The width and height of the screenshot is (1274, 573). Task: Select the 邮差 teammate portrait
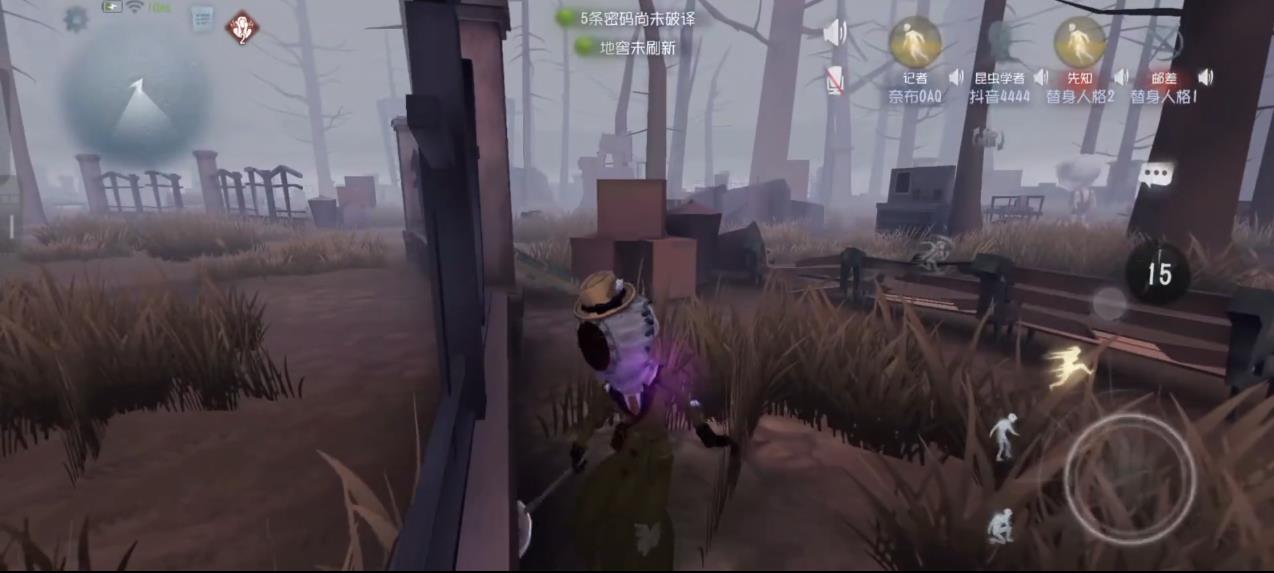(1163, 43)
